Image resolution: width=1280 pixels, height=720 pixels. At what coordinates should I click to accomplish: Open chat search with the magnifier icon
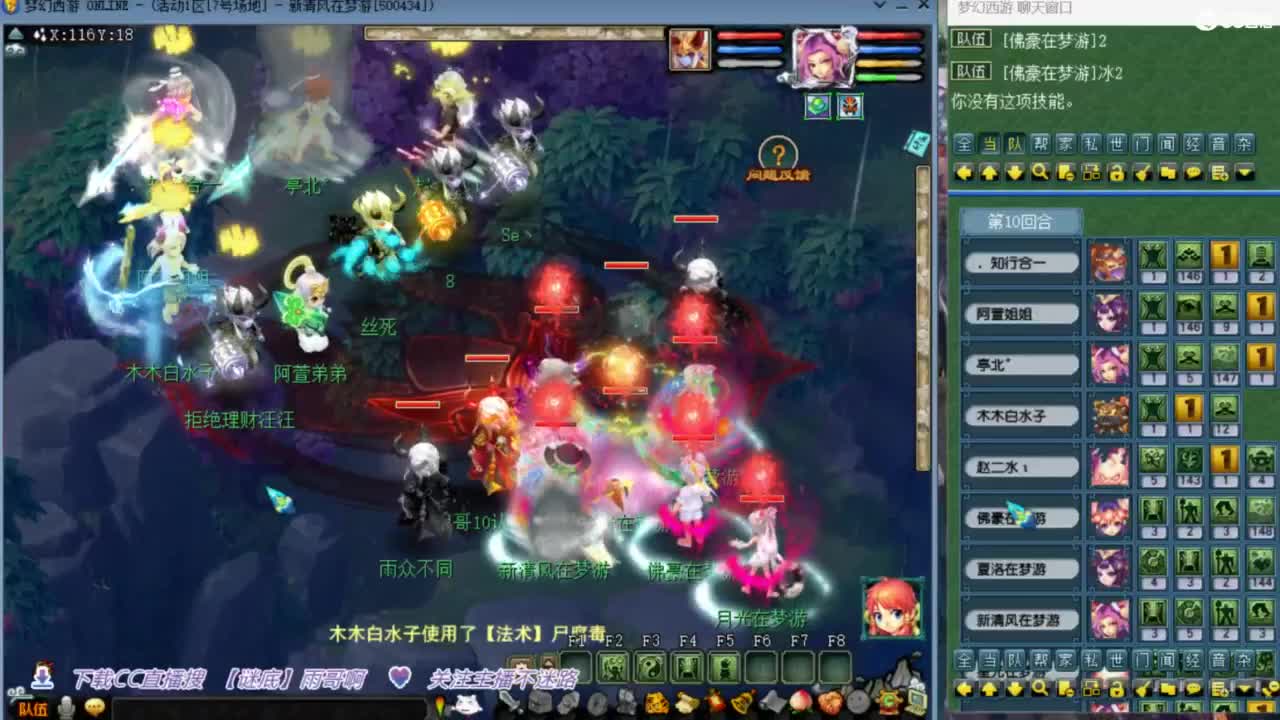tap(1040, 174)
